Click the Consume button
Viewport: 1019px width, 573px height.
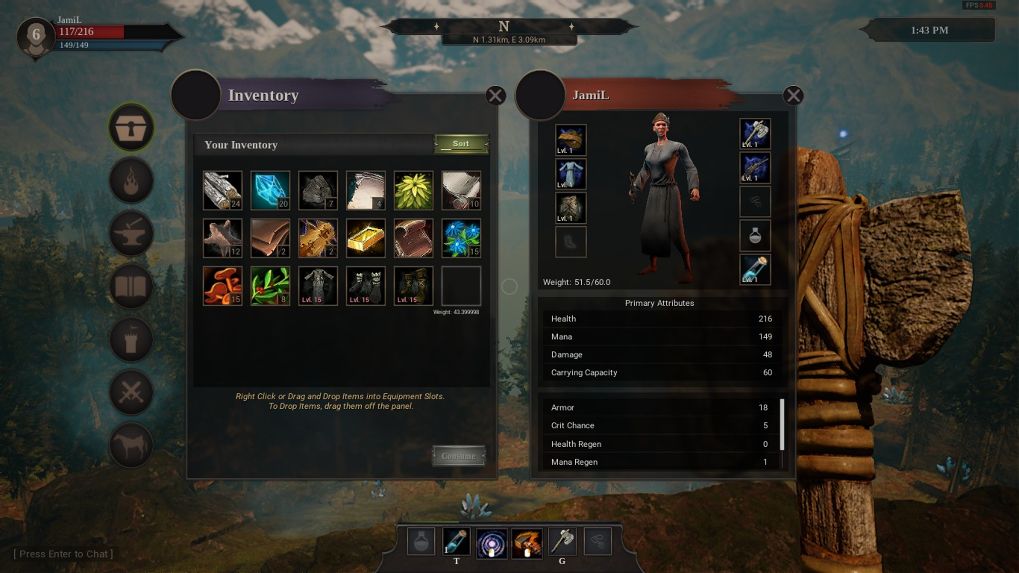(458, 456)
